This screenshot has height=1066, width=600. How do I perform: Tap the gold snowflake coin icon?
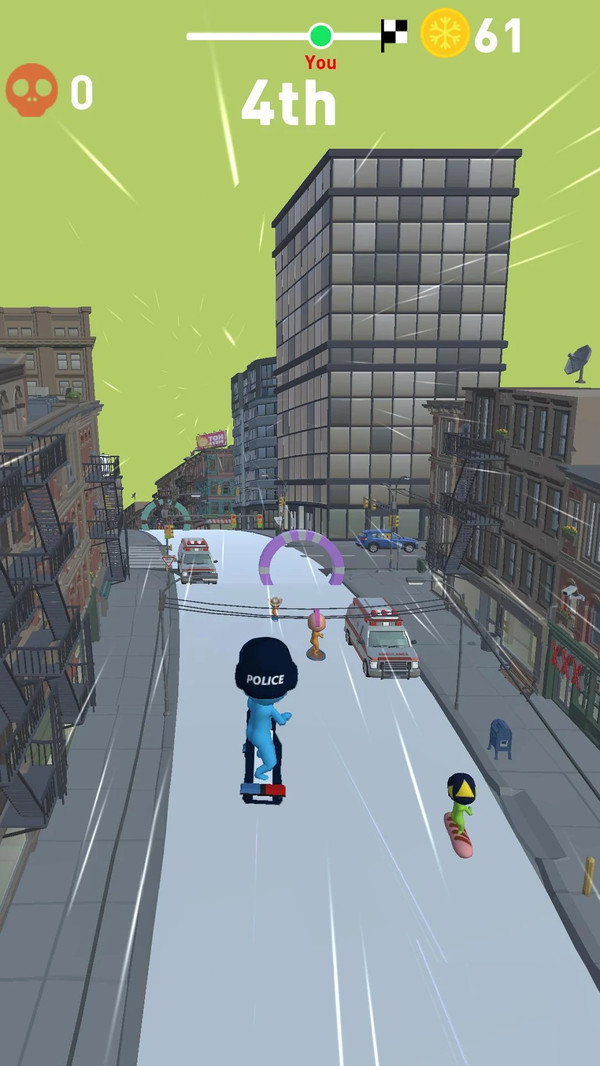pos(445,33)
